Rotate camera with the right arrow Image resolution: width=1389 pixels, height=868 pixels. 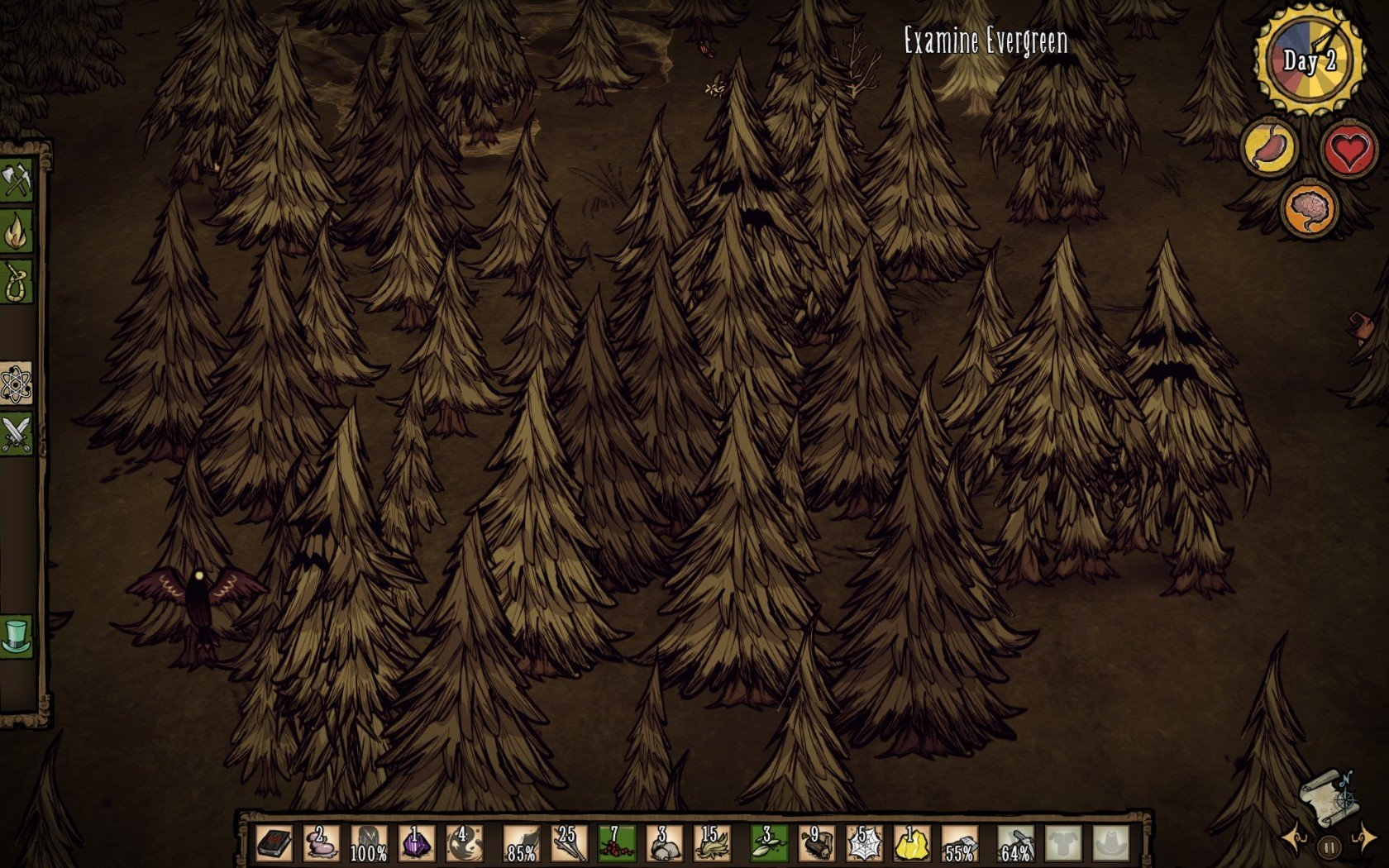coord(1363,840)
